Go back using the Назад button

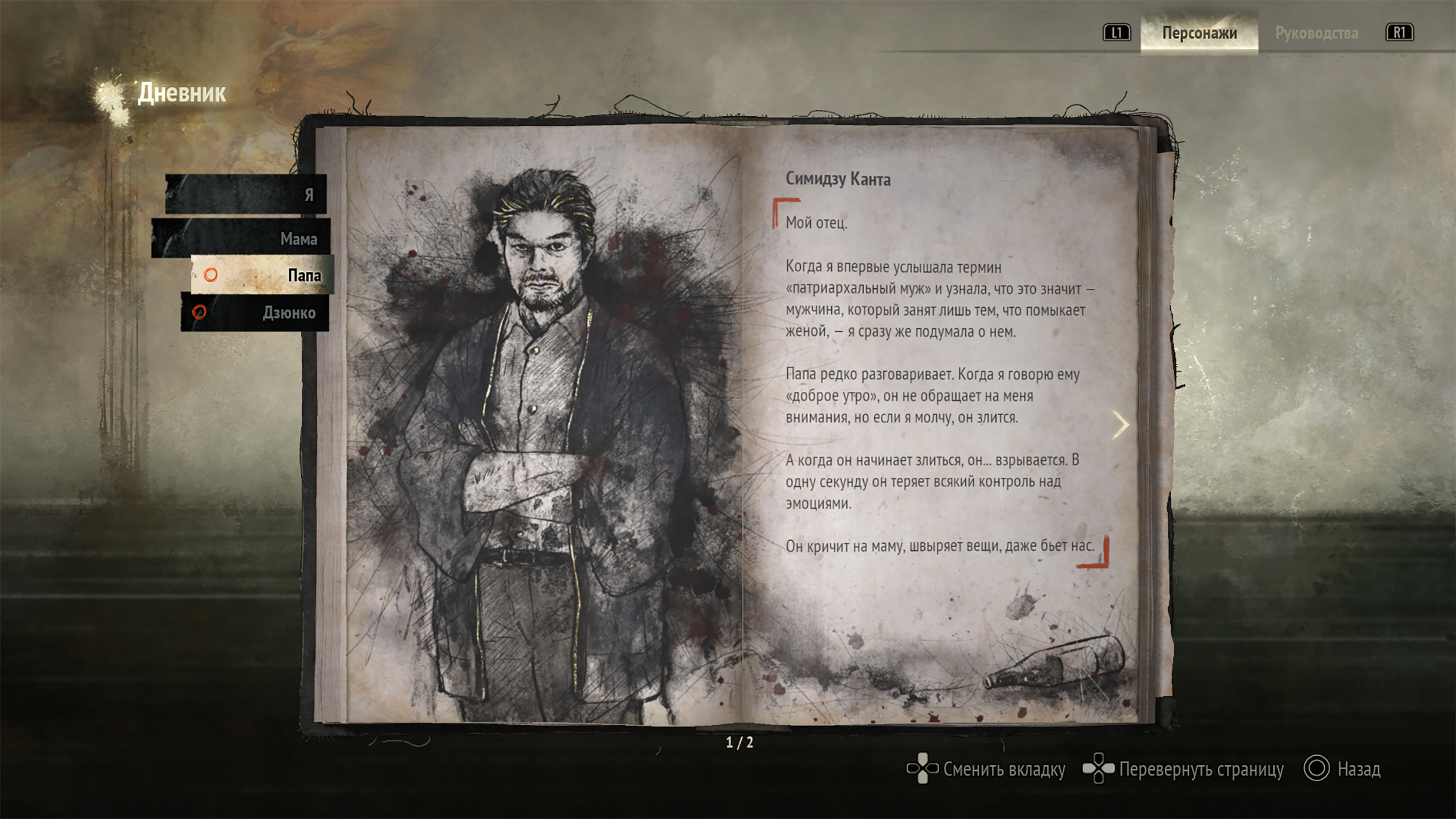pyautogui.click(x=1343, y=769)
